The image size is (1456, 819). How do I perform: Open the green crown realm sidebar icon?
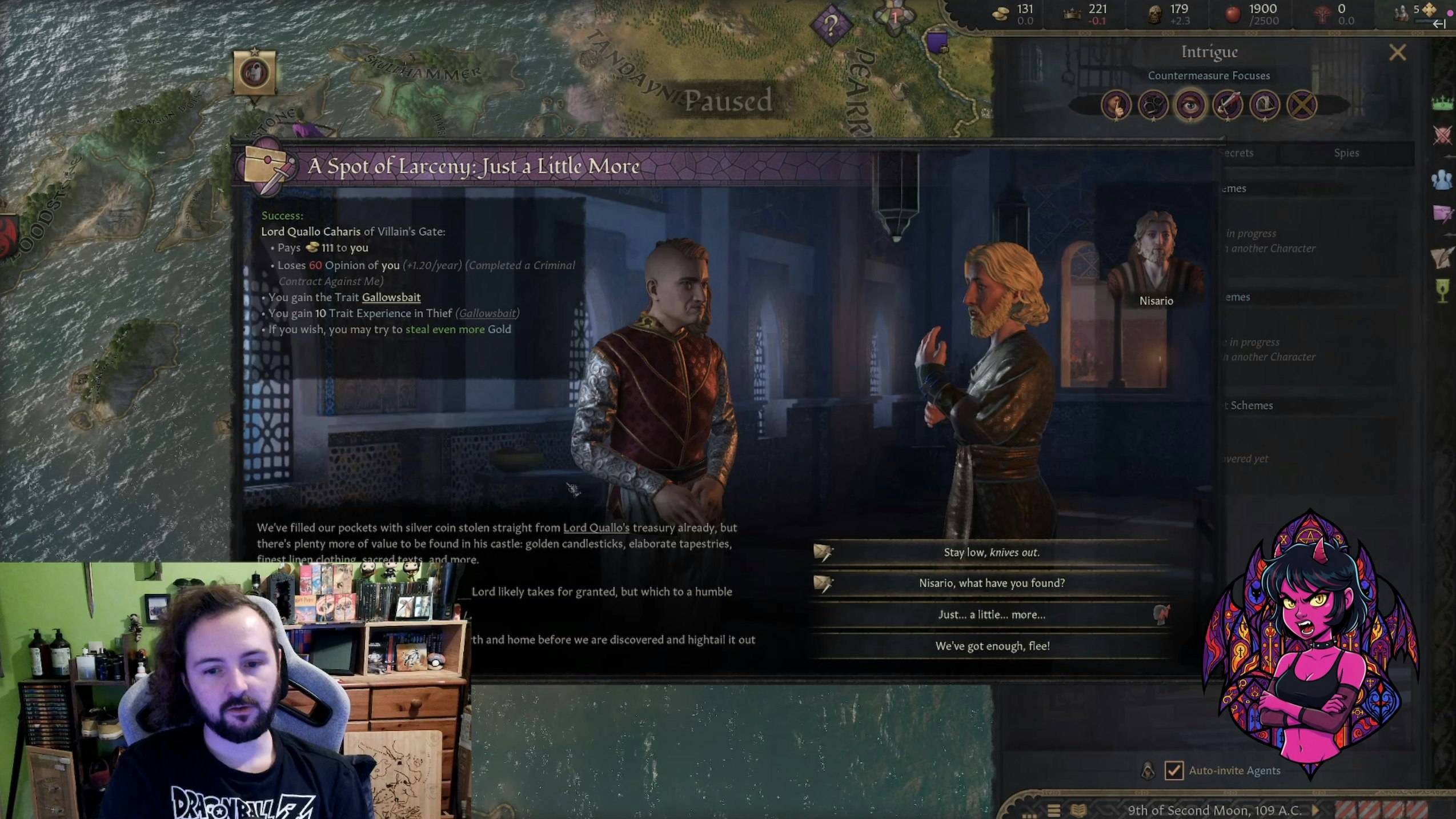[x=1442, y=103]
